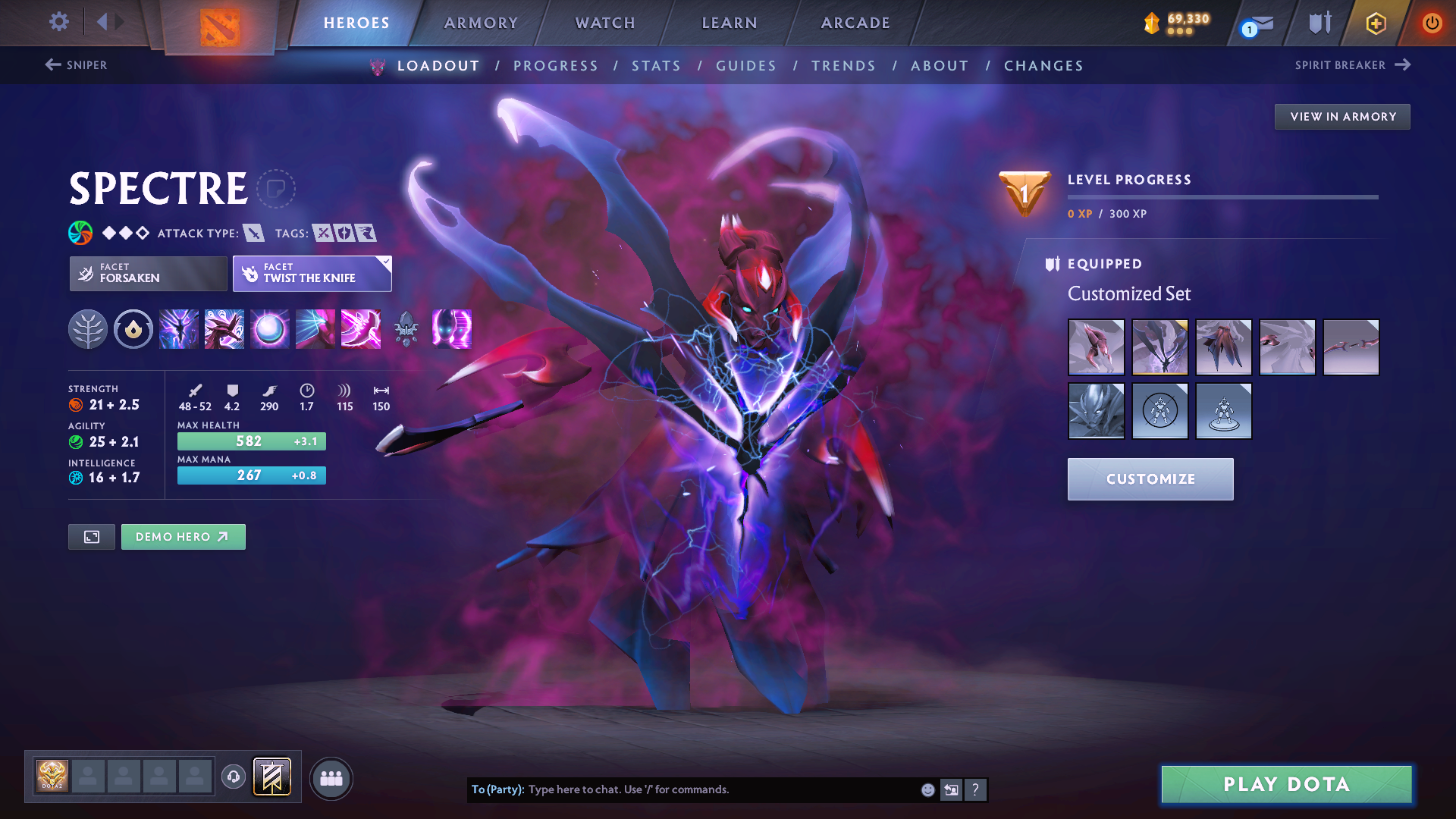This screenshot has width=1456, height=819.
Task: Select the Forsaken facet
Action: (x=147, y=273)
